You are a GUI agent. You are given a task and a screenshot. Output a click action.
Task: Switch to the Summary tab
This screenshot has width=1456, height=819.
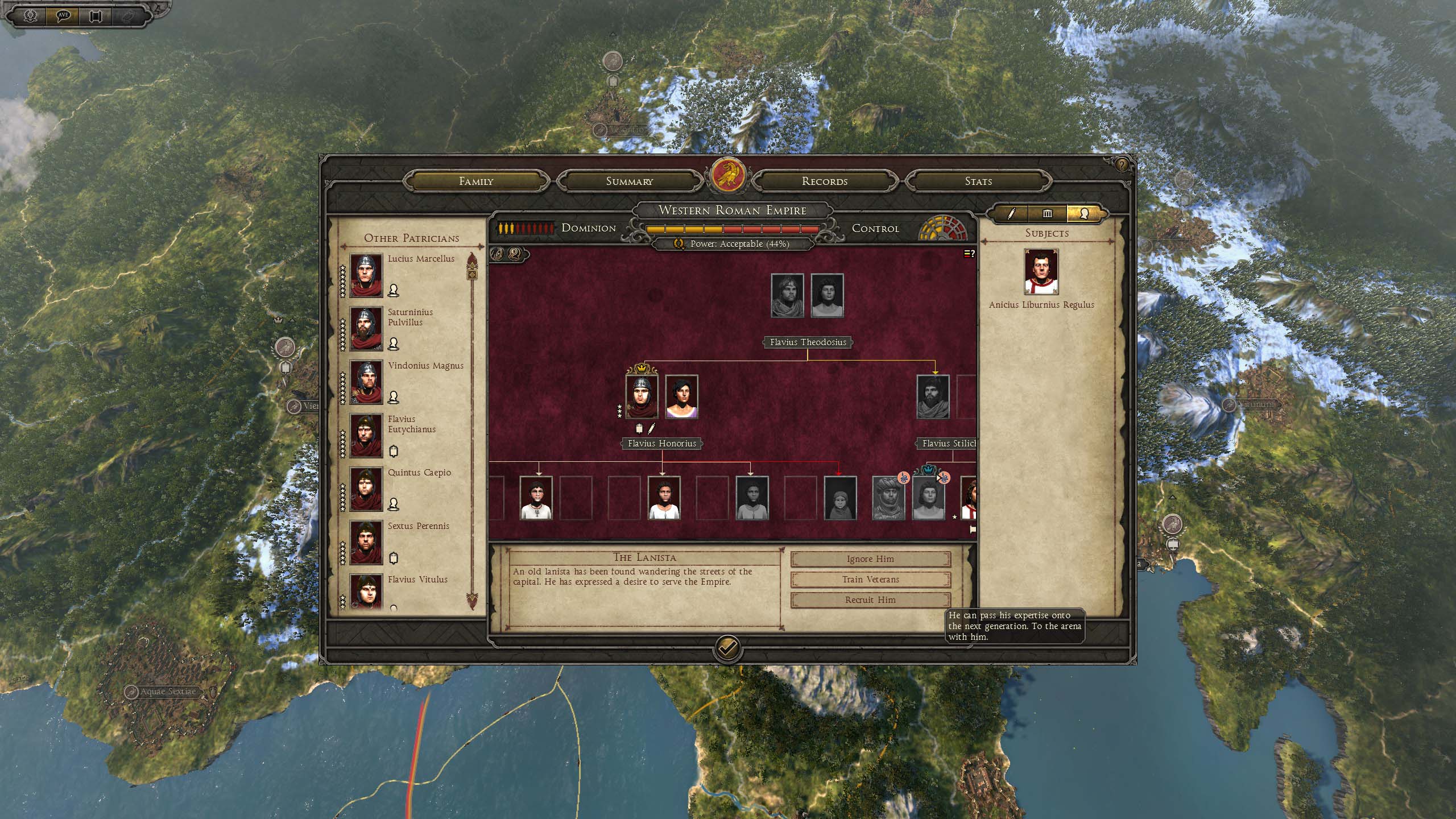tap(629, 181)
